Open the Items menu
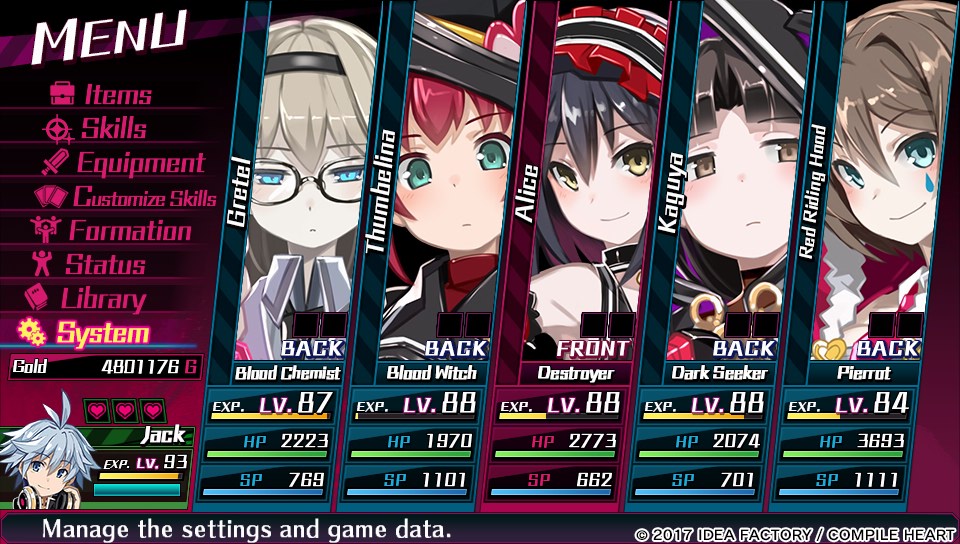The height and width of the screenshot is (544, 960). pyautogui.click(x=102, y=95)
